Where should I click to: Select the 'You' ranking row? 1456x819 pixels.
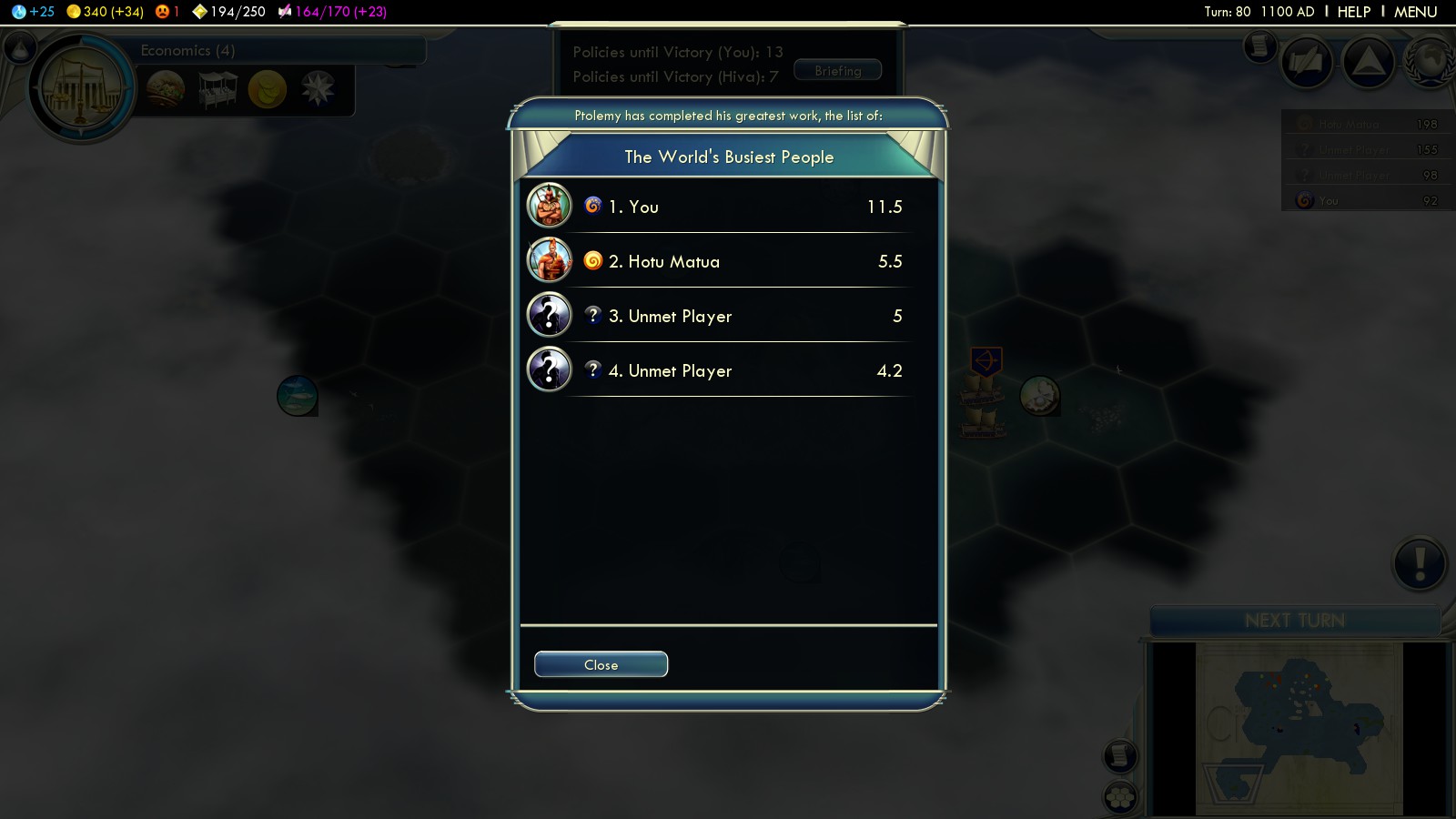point(728,207)
